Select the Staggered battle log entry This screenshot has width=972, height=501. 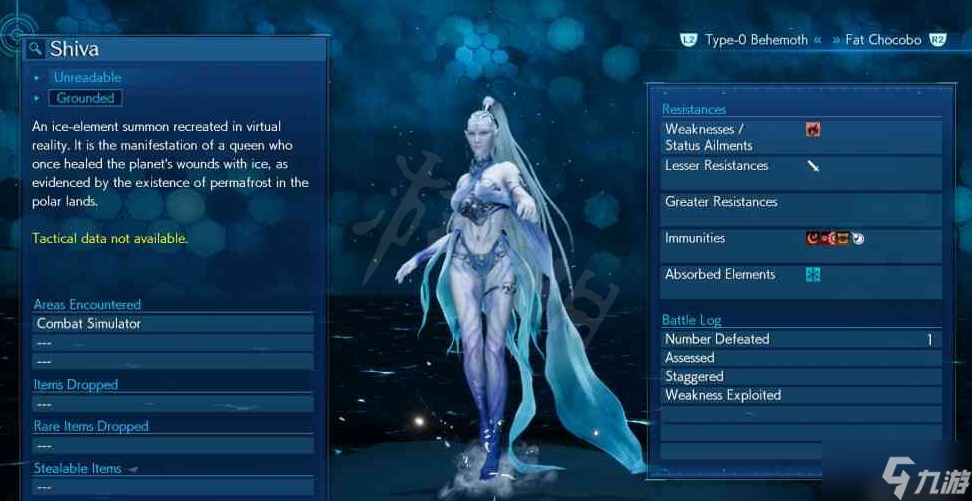[801, 376]
